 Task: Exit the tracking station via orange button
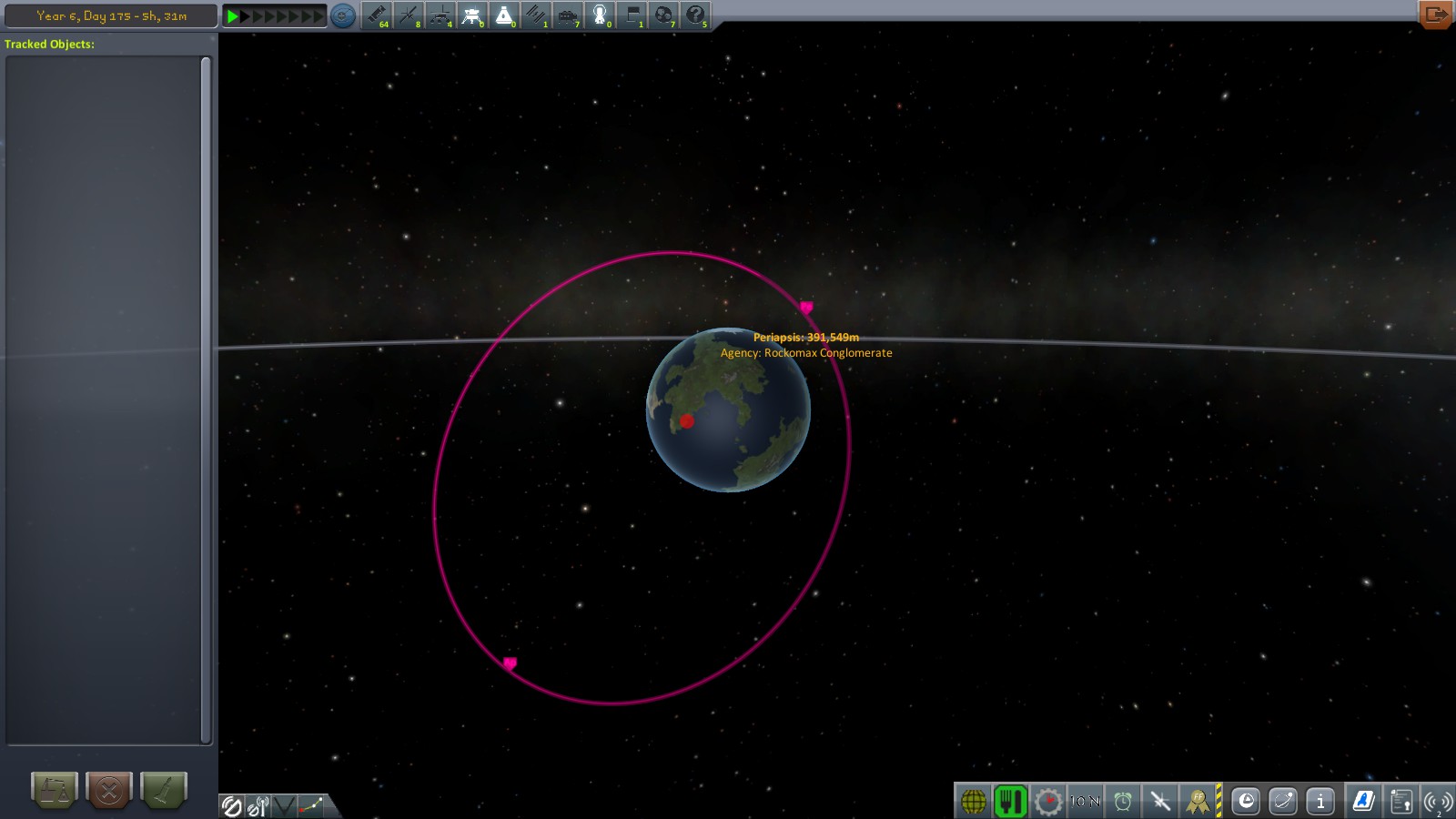1435,14
